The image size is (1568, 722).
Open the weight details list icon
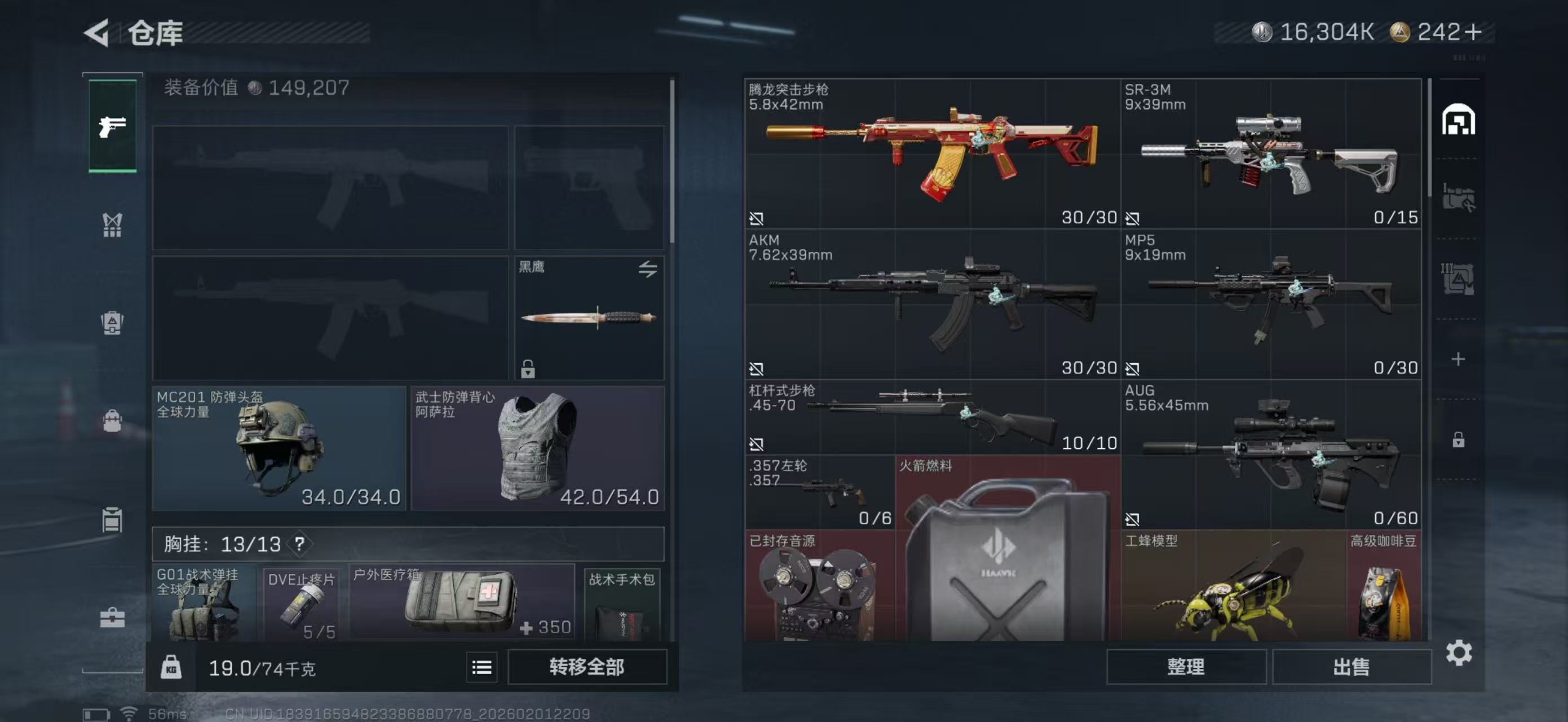[x=481, y=667]
